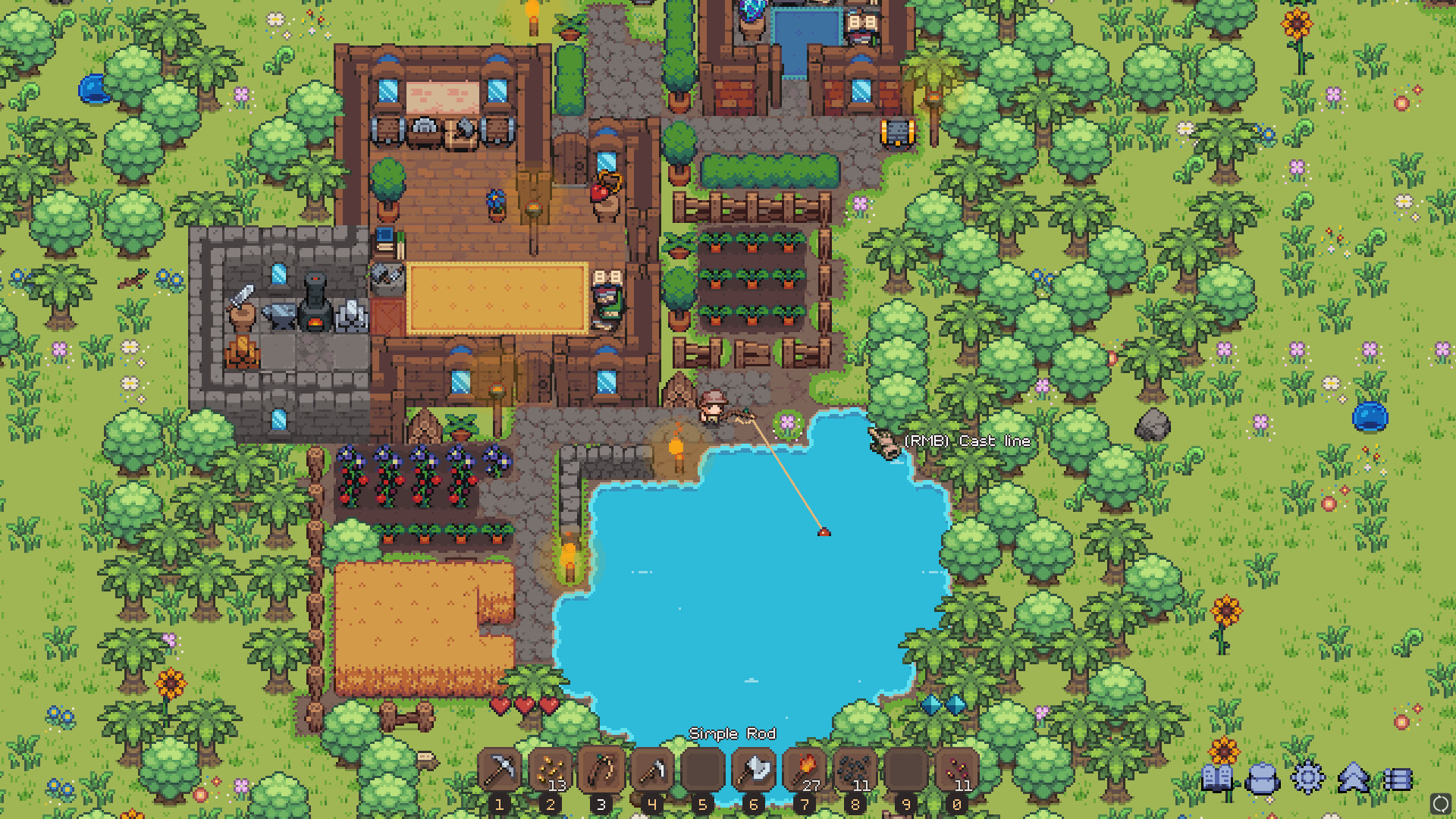Select the seeds in hotbar slot 0

point(957,772)
